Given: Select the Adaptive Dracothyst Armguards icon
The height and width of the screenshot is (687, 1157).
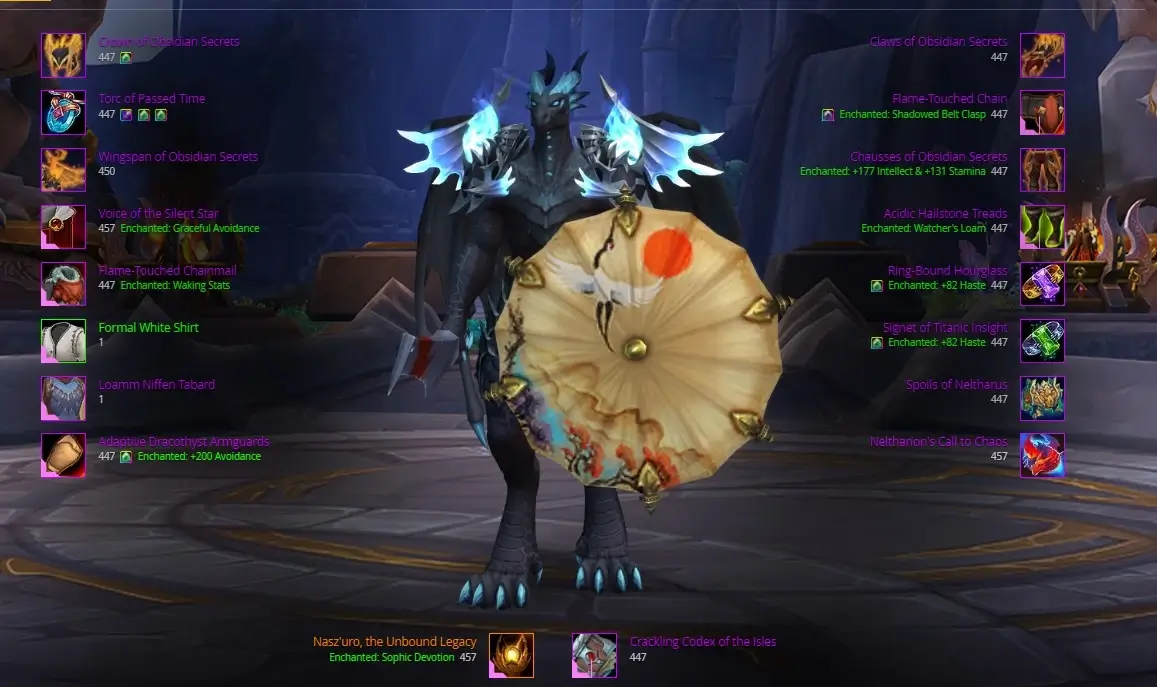Looking at the screenshot, I should click(63, 455).
